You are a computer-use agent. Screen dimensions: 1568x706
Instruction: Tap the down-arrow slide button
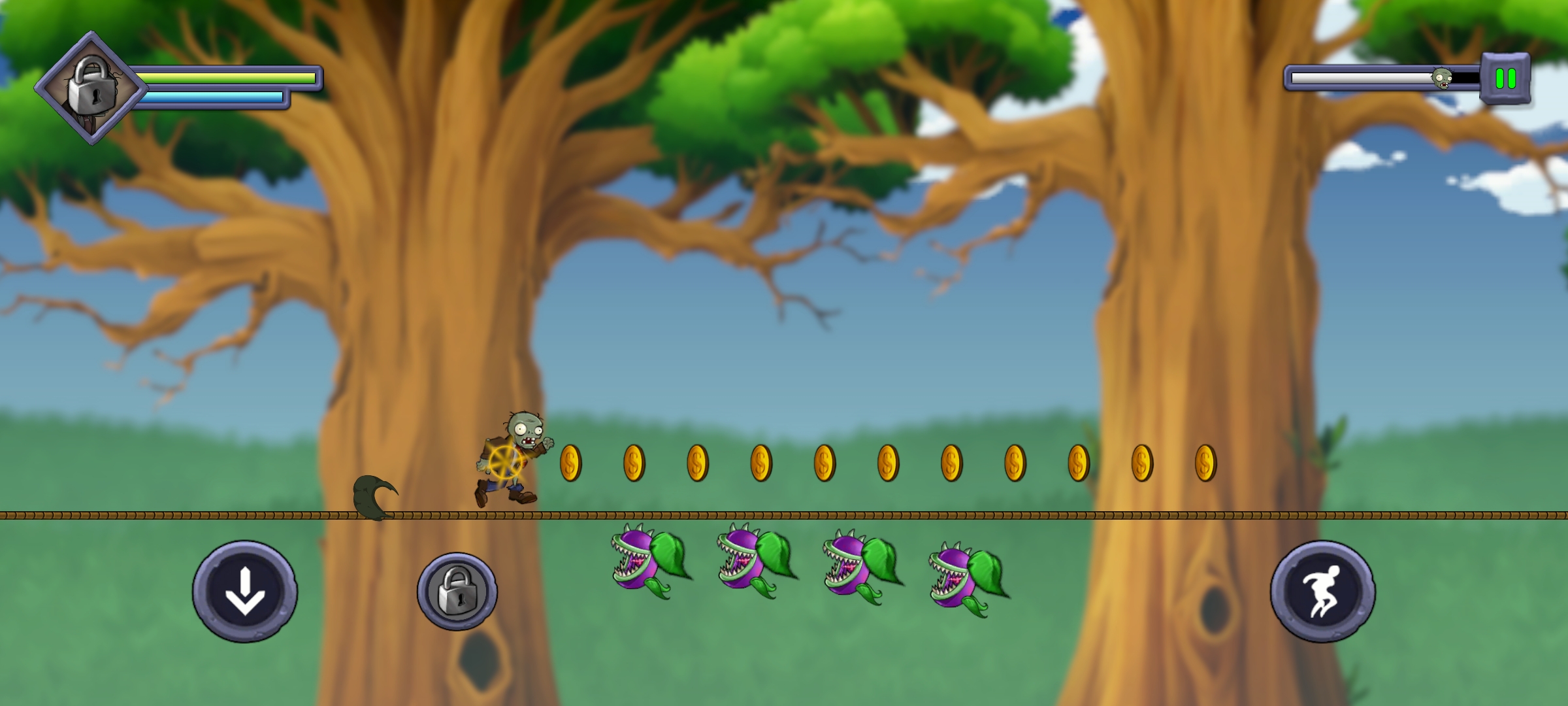(x=245, y=592)
